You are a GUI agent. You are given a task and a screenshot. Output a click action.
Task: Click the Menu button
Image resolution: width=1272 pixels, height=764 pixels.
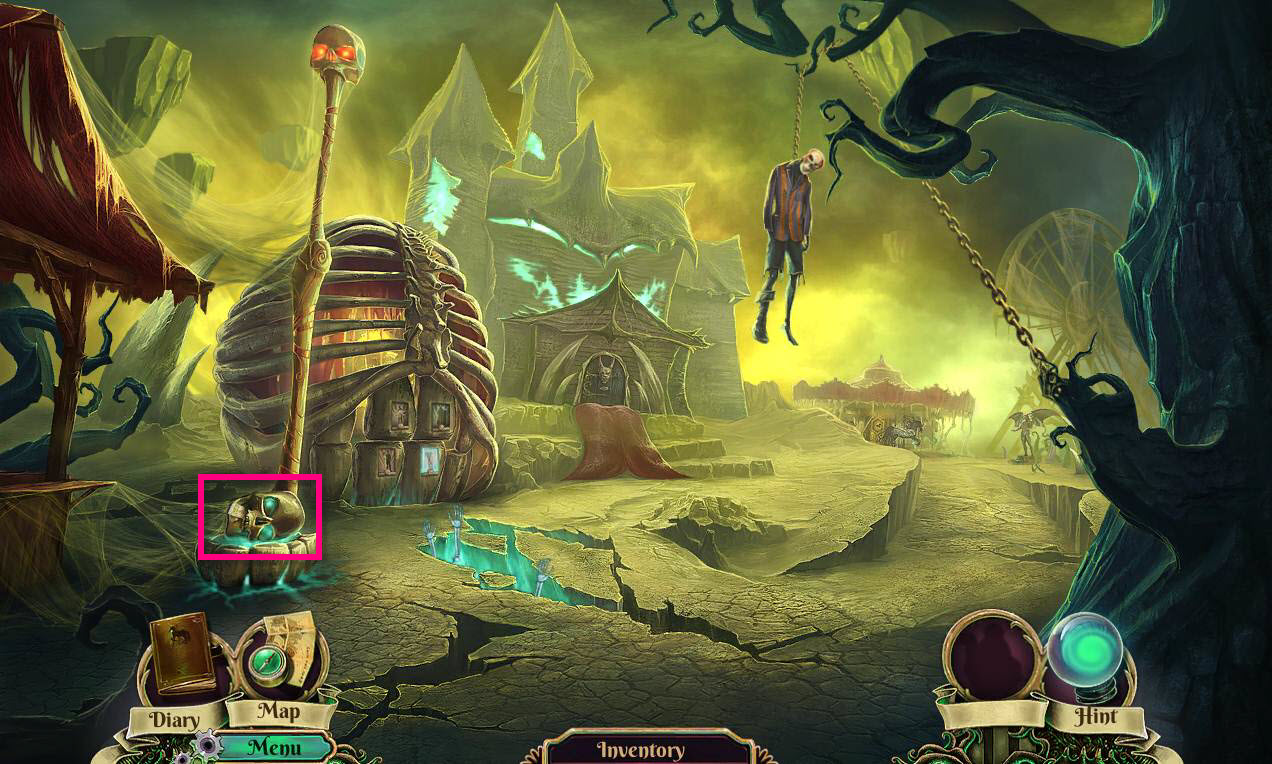tap(274, 746)
